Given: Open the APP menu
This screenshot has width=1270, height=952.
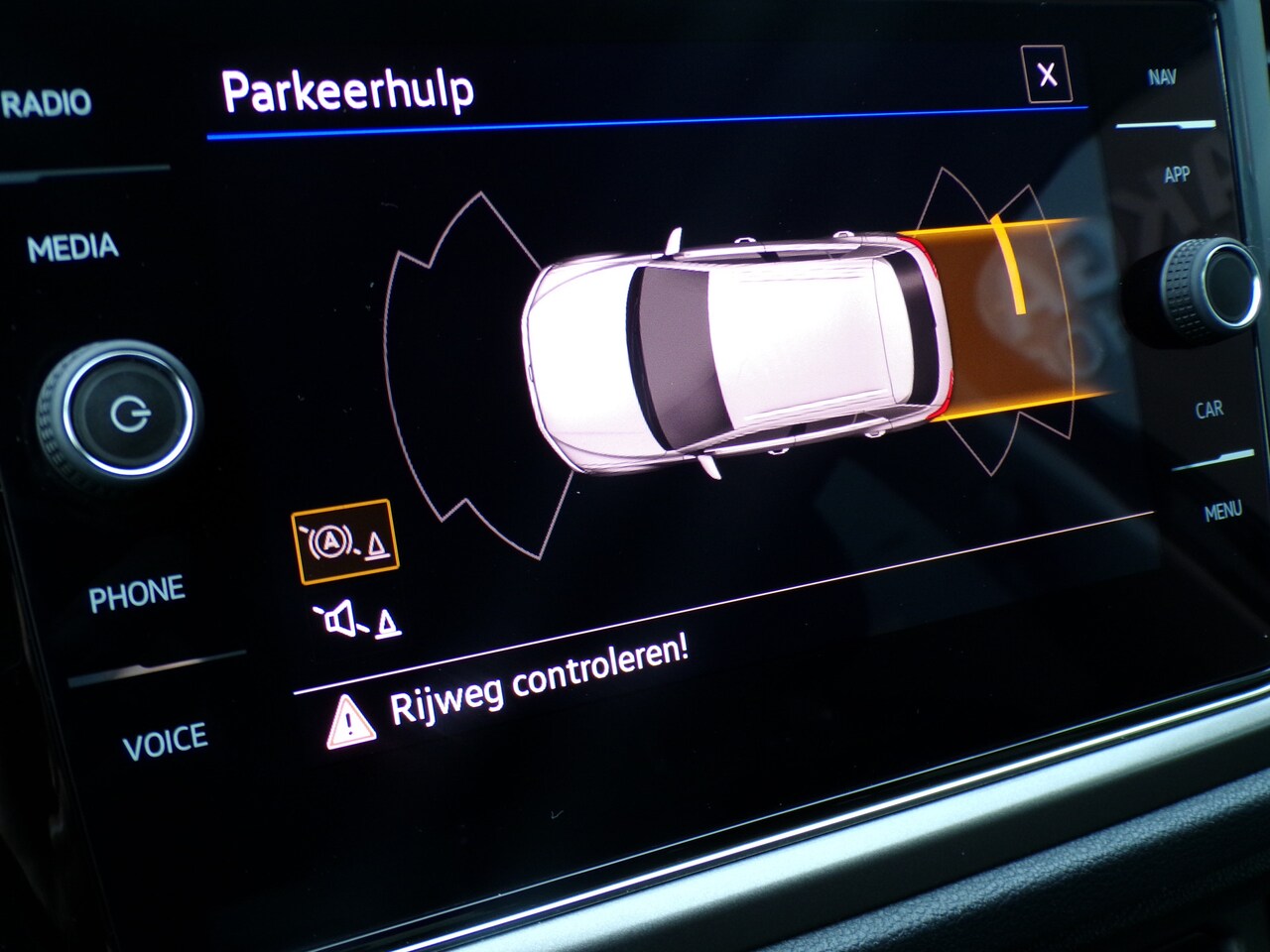Looking at the screenshot, I should pyautogui.click(x=1176, y=175).
